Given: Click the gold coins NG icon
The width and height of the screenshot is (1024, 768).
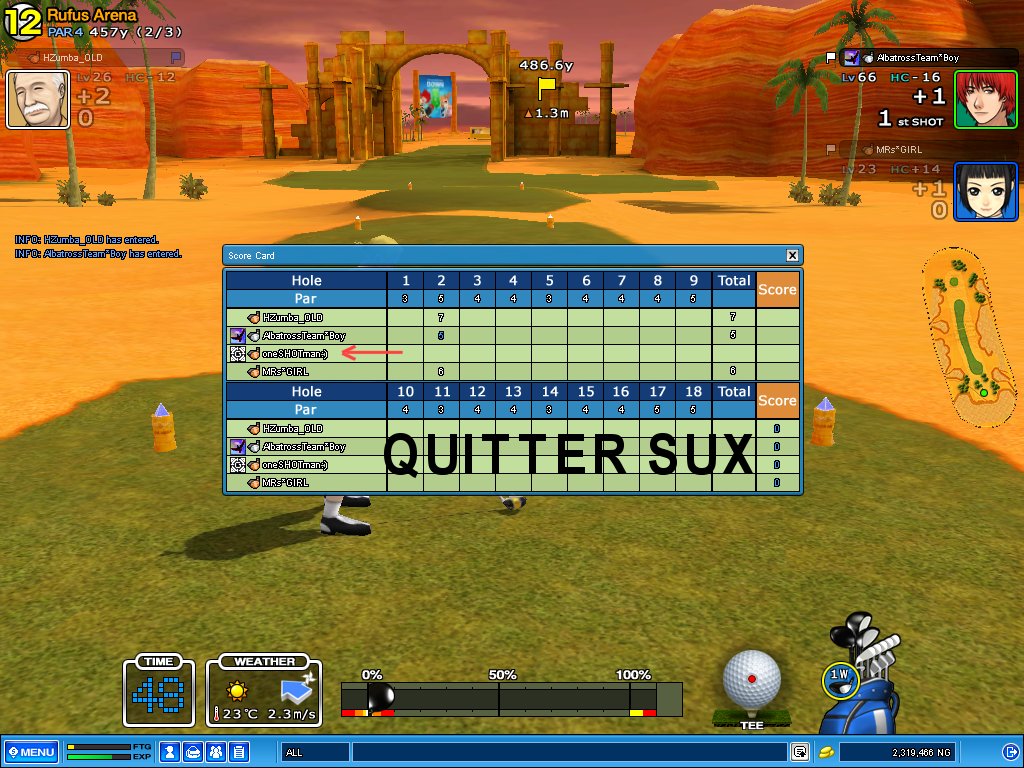Looking at the screenshot, I should click(826, 752).
